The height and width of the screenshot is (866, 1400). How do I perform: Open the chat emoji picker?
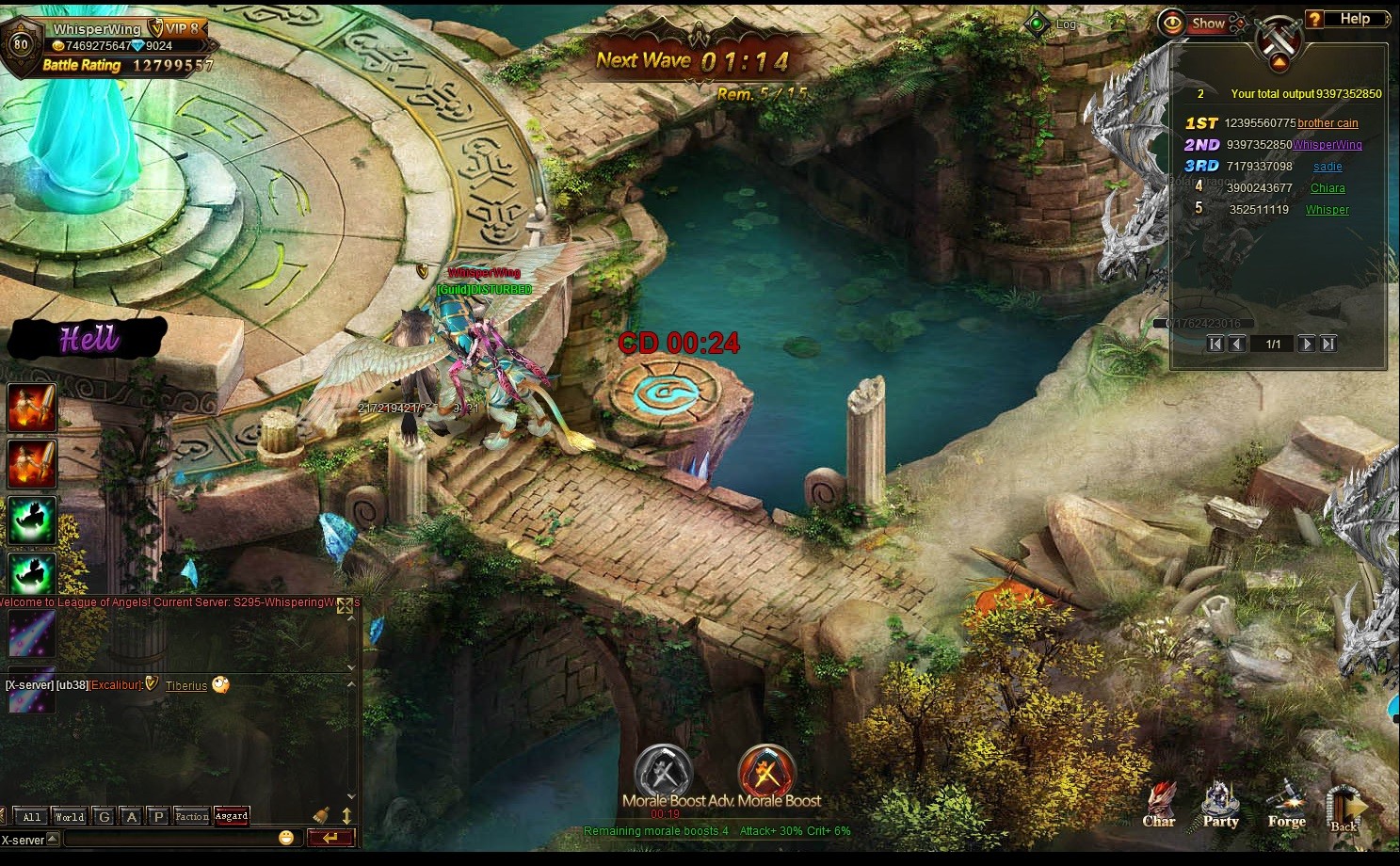tap(286, 838)
